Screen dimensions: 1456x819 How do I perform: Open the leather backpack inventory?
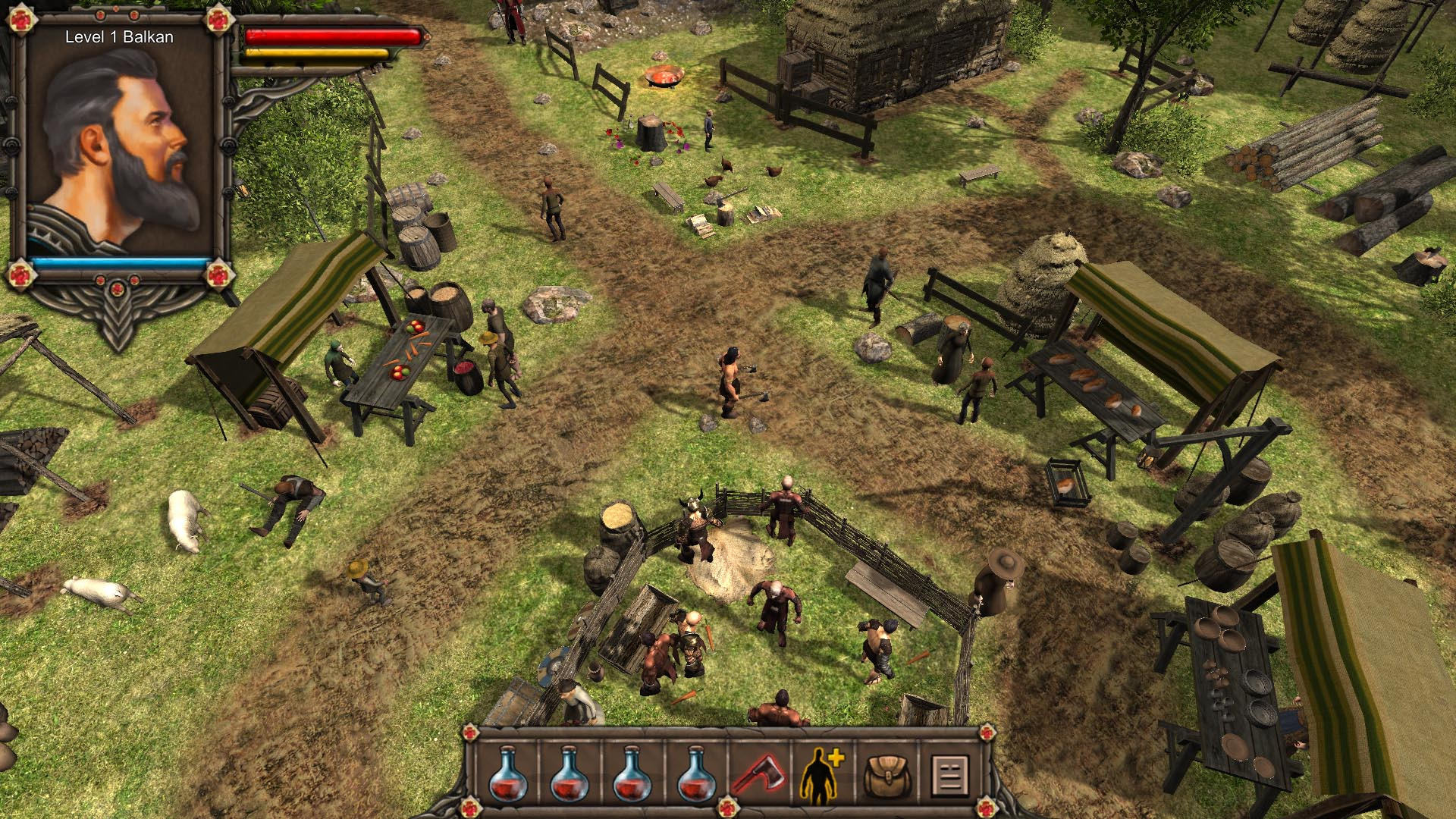(x=886, y=773)
